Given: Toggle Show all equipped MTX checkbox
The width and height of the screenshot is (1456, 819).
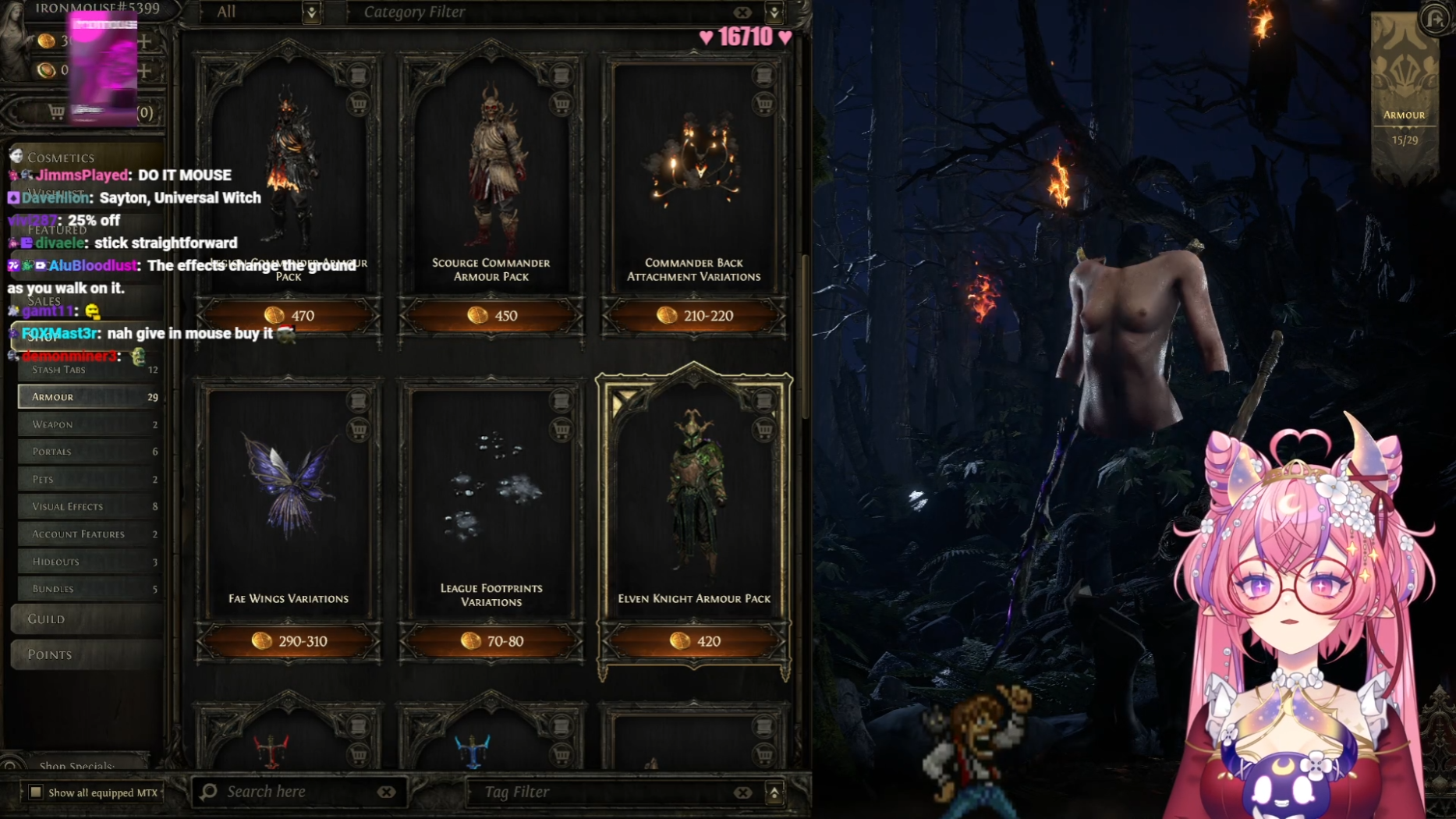Looking at the screenshot, I should tap(36, 792).
